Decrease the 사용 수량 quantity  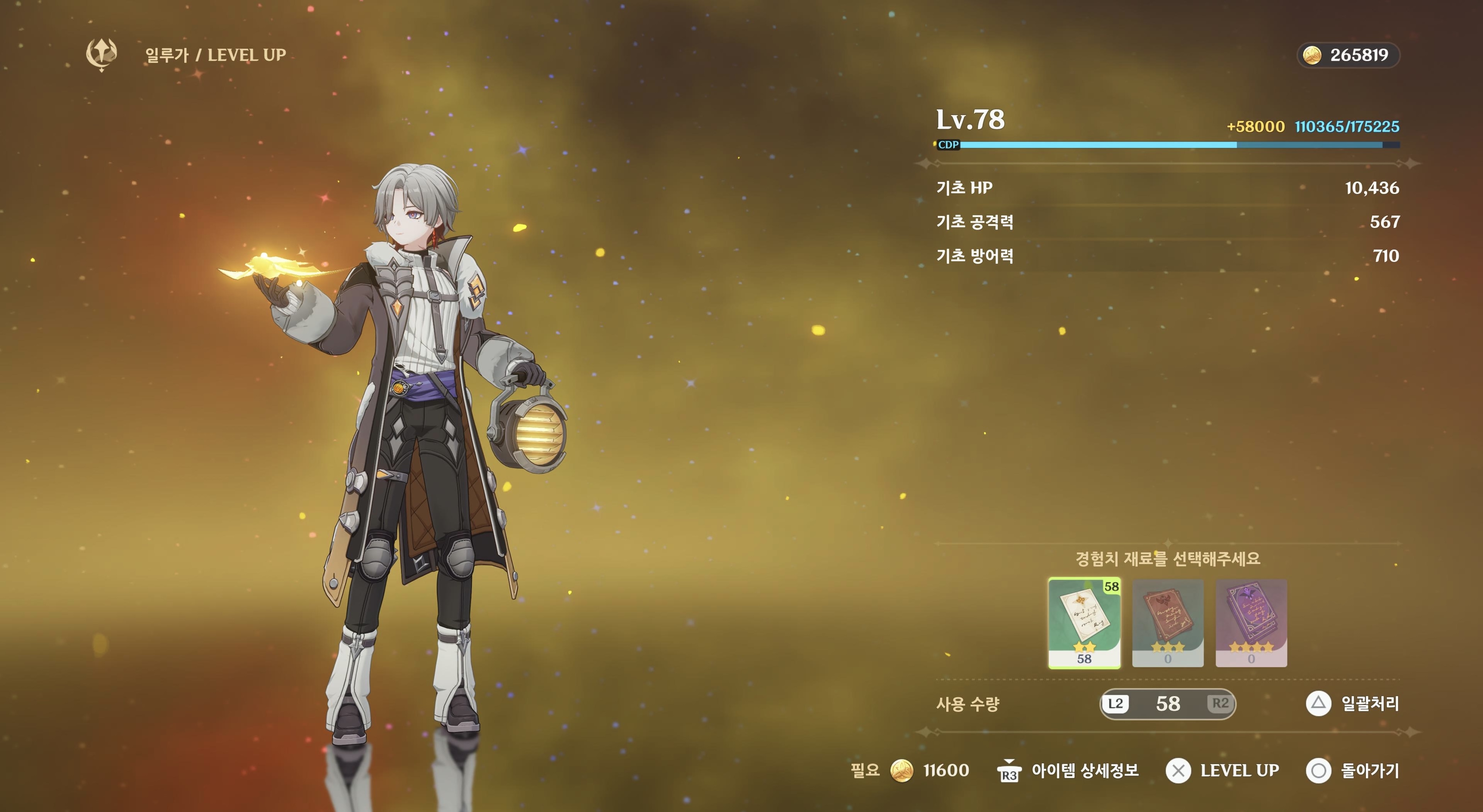[1115, 703]
